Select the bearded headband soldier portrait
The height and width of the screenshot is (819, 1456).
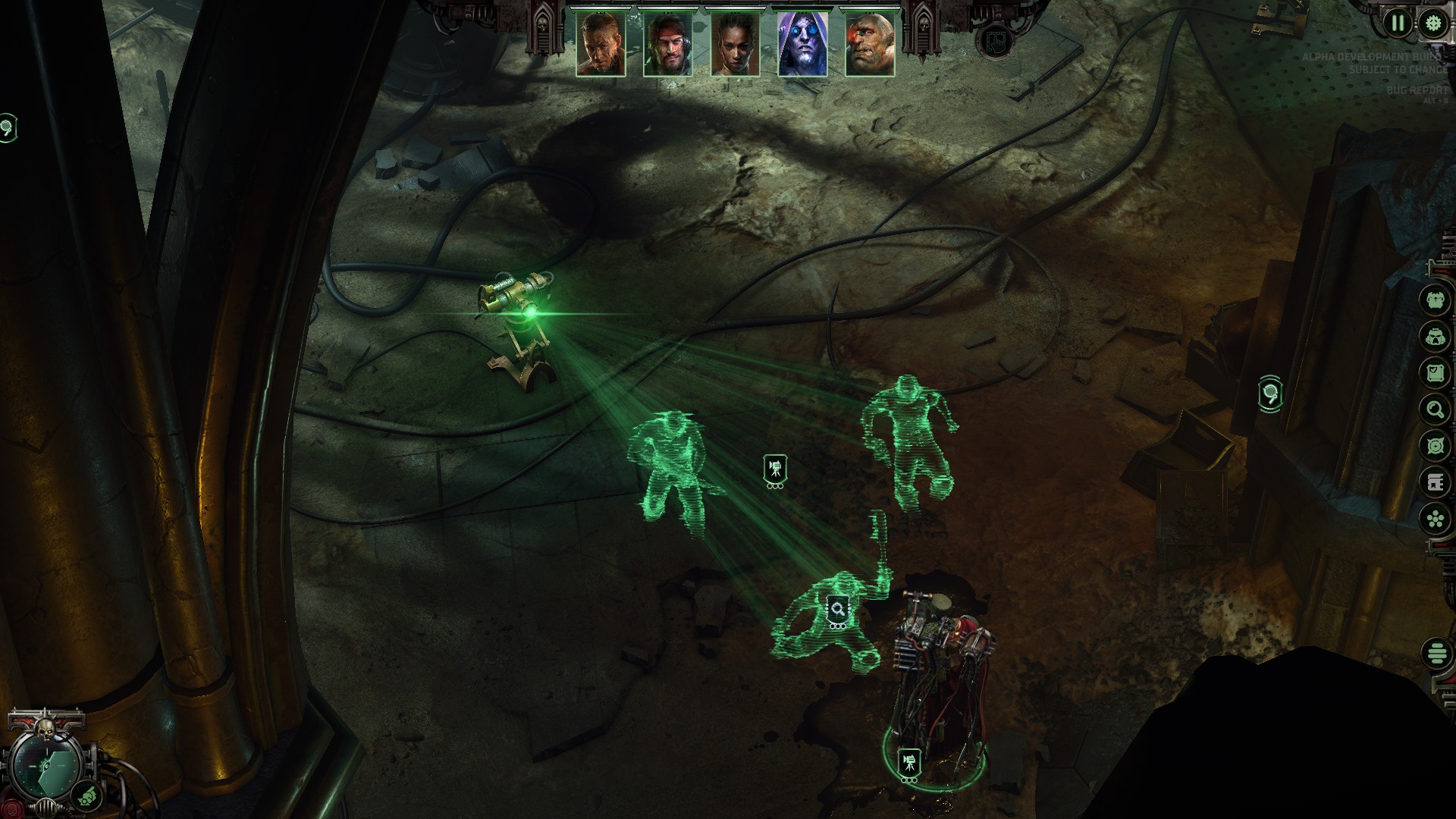[x=668, y=44]
